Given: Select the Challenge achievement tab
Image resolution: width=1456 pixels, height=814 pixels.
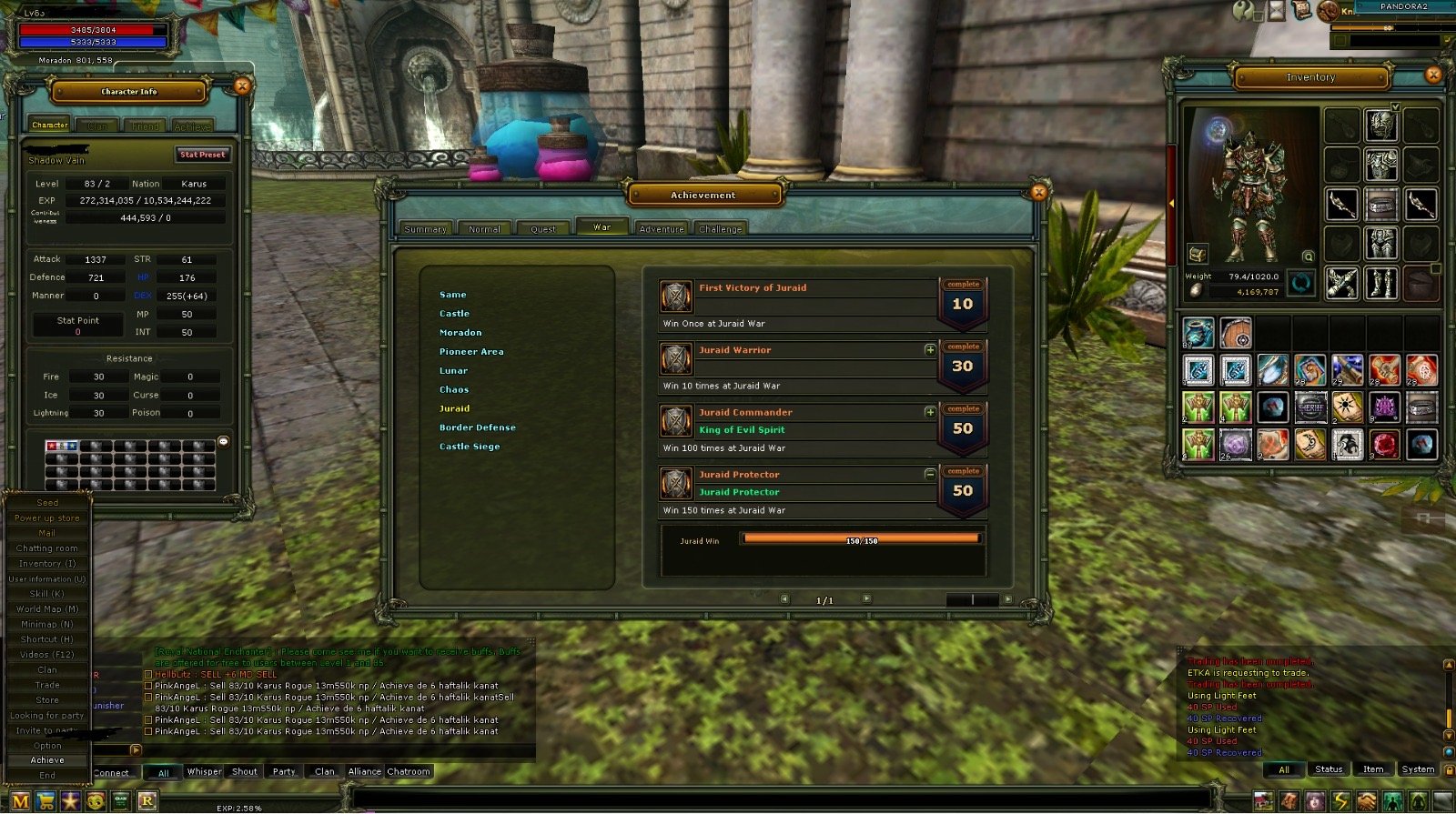Looking at the screenshot, I should (720, 229).
